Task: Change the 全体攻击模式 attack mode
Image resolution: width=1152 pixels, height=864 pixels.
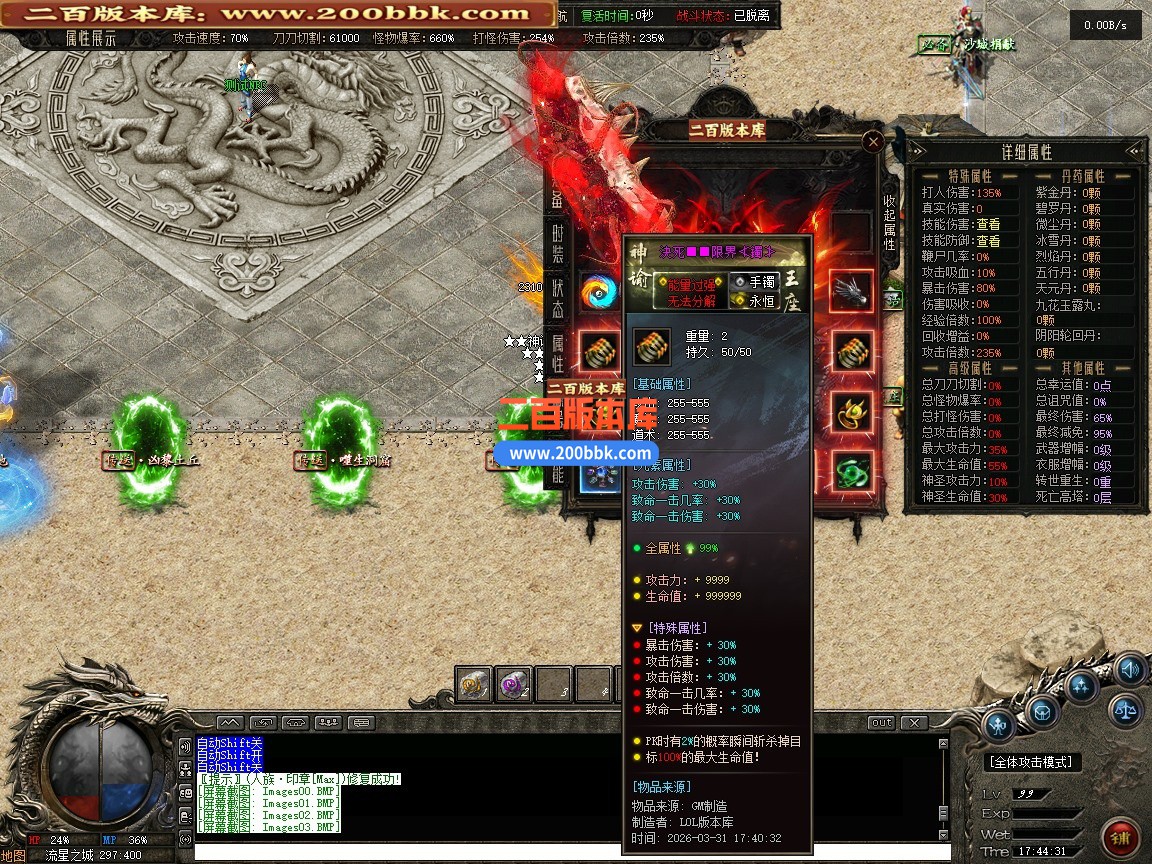Action: 1034,762
